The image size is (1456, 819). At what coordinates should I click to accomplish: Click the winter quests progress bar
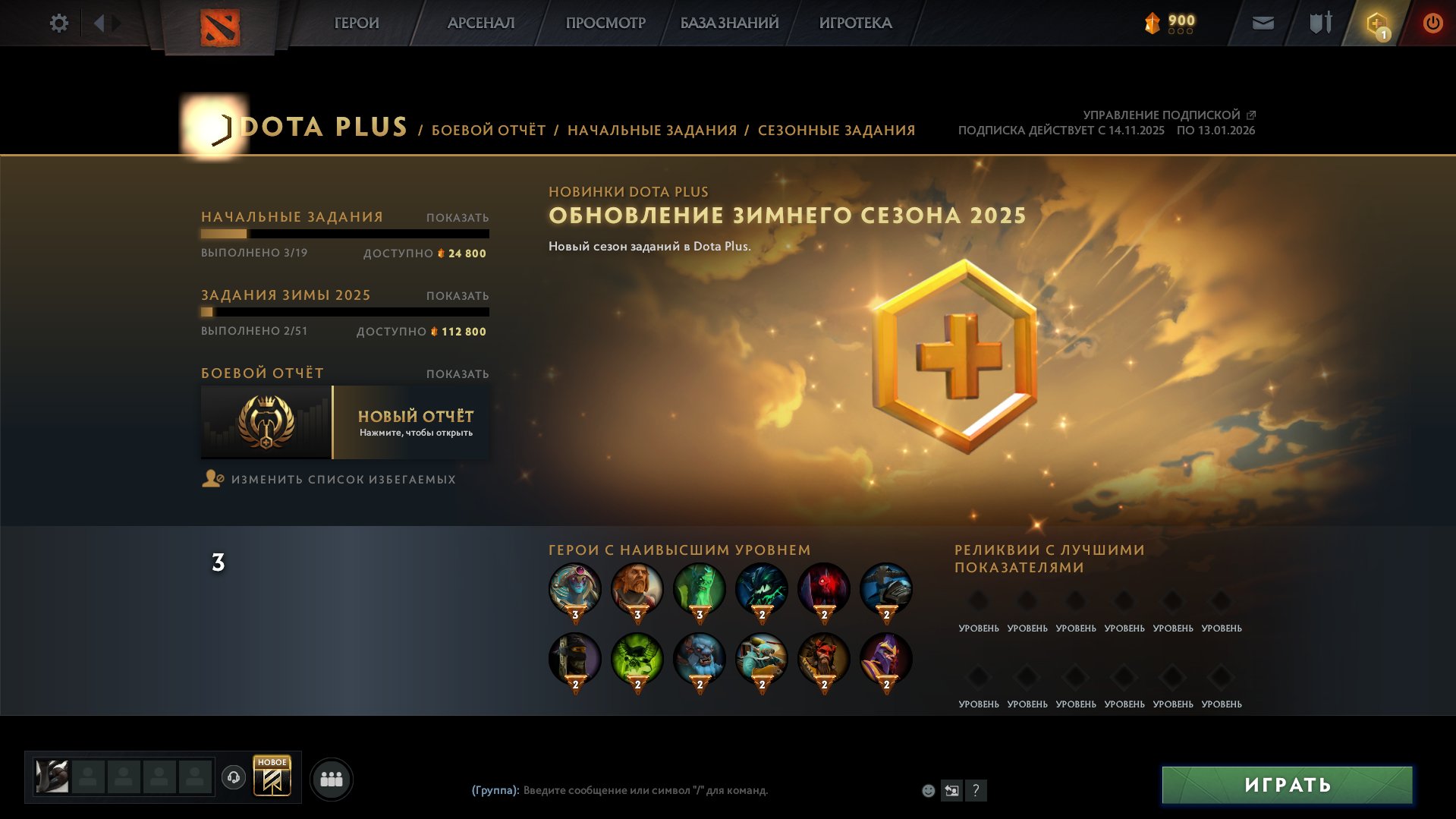345,311
